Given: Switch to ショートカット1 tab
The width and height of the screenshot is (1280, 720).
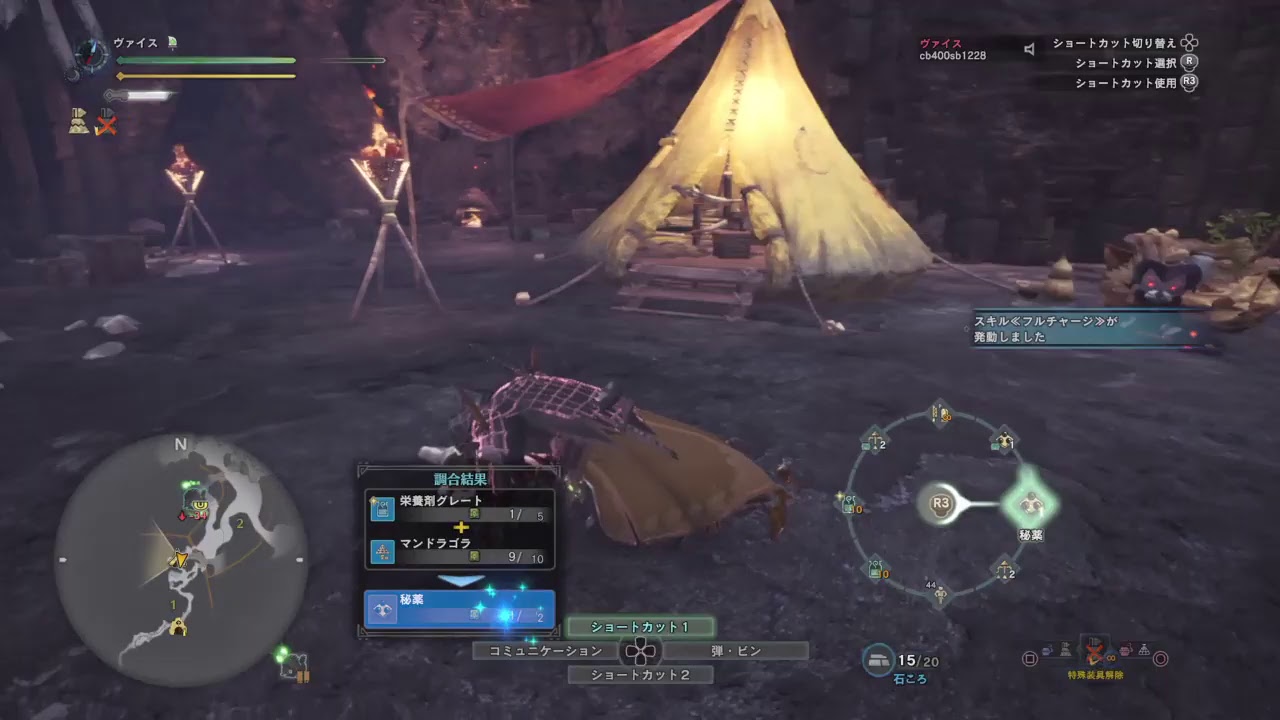Looking at the screenshot, I should (x=640, y=627).
